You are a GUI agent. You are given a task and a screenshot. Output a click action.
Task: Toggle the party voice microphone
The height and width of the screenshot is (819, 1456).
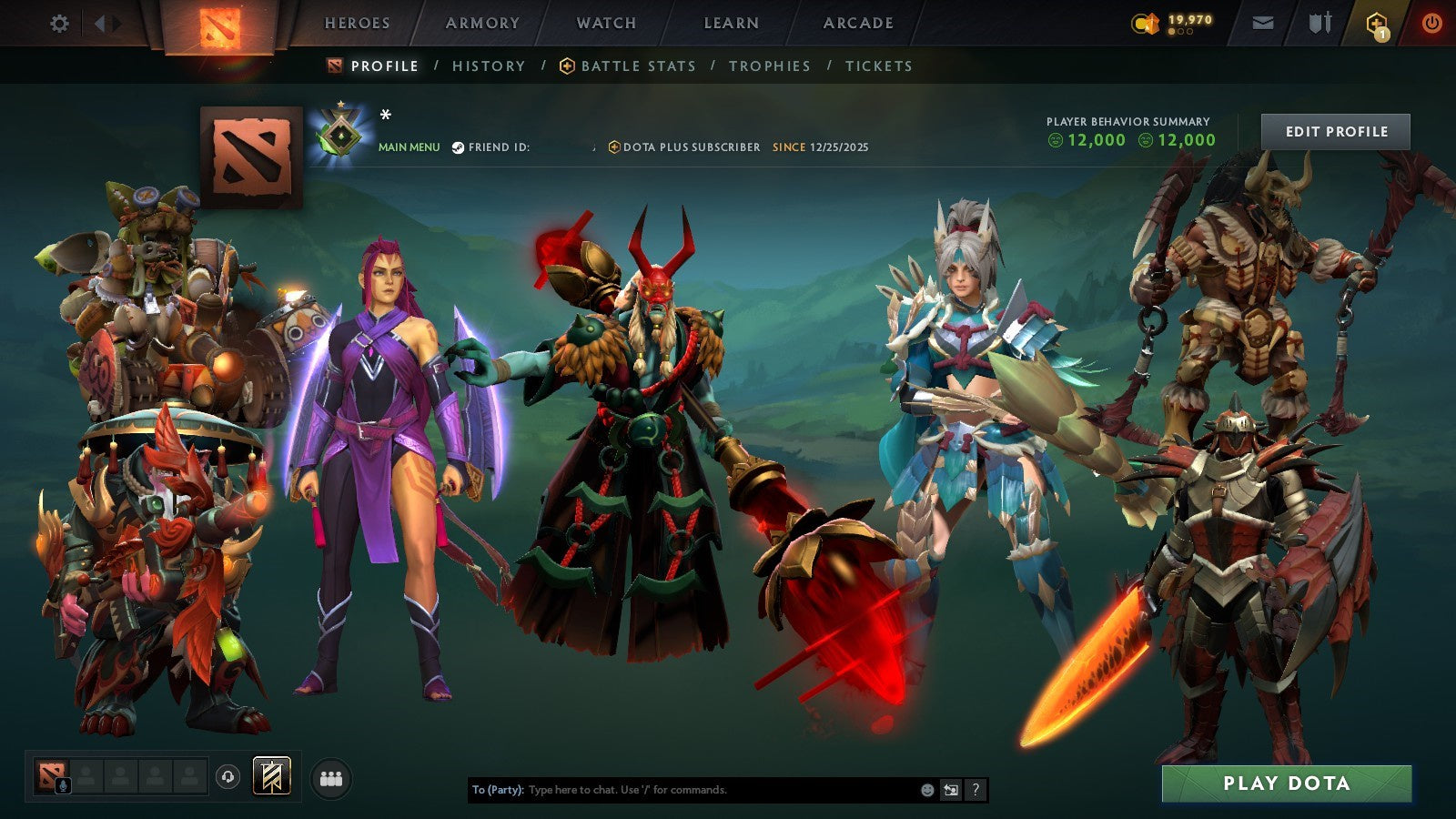click(x=63, y=784)
